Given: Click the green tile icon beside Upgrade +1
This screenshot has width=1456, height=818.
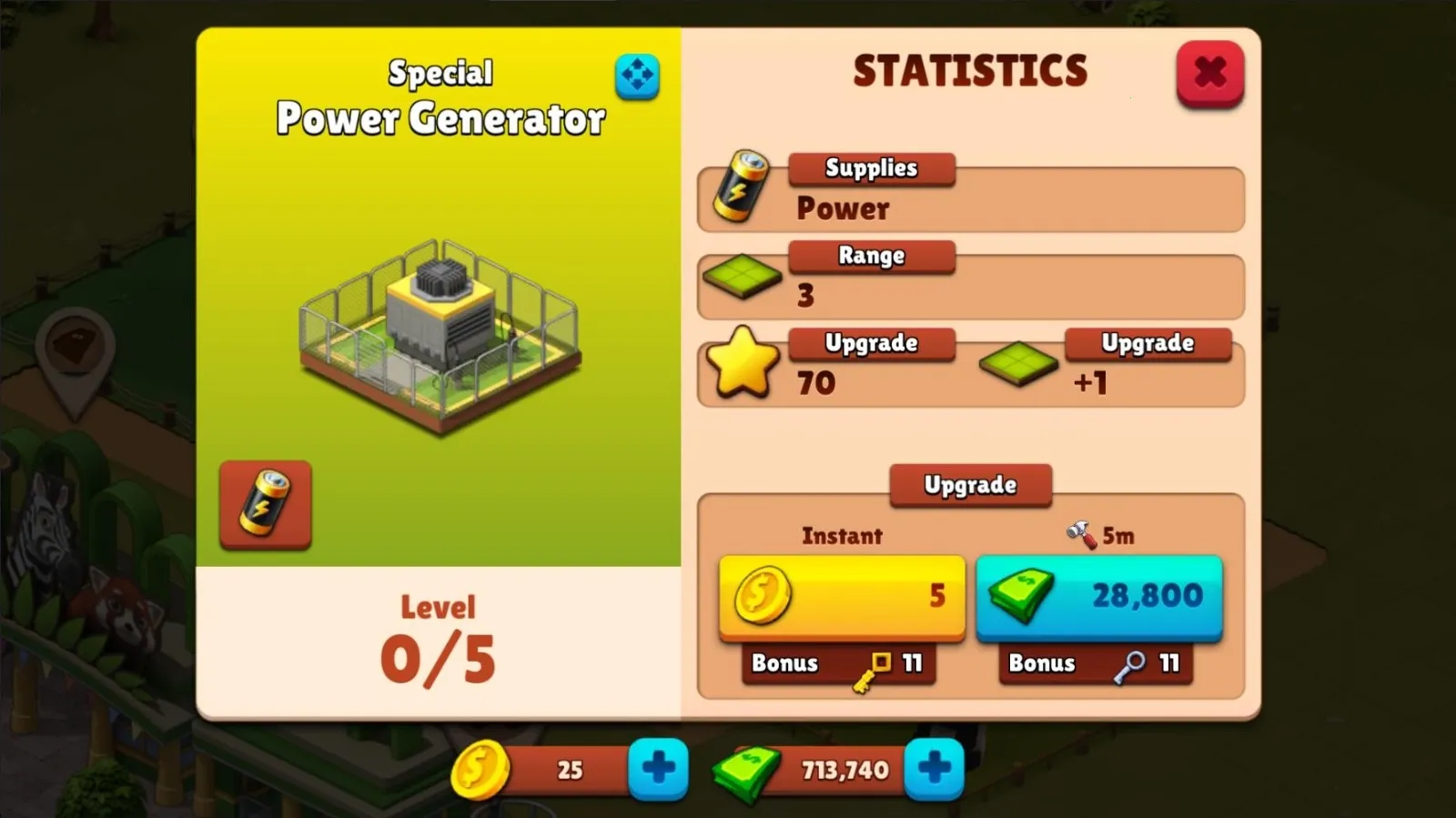Looking at the screenshot, I should tap(1017, 366).
